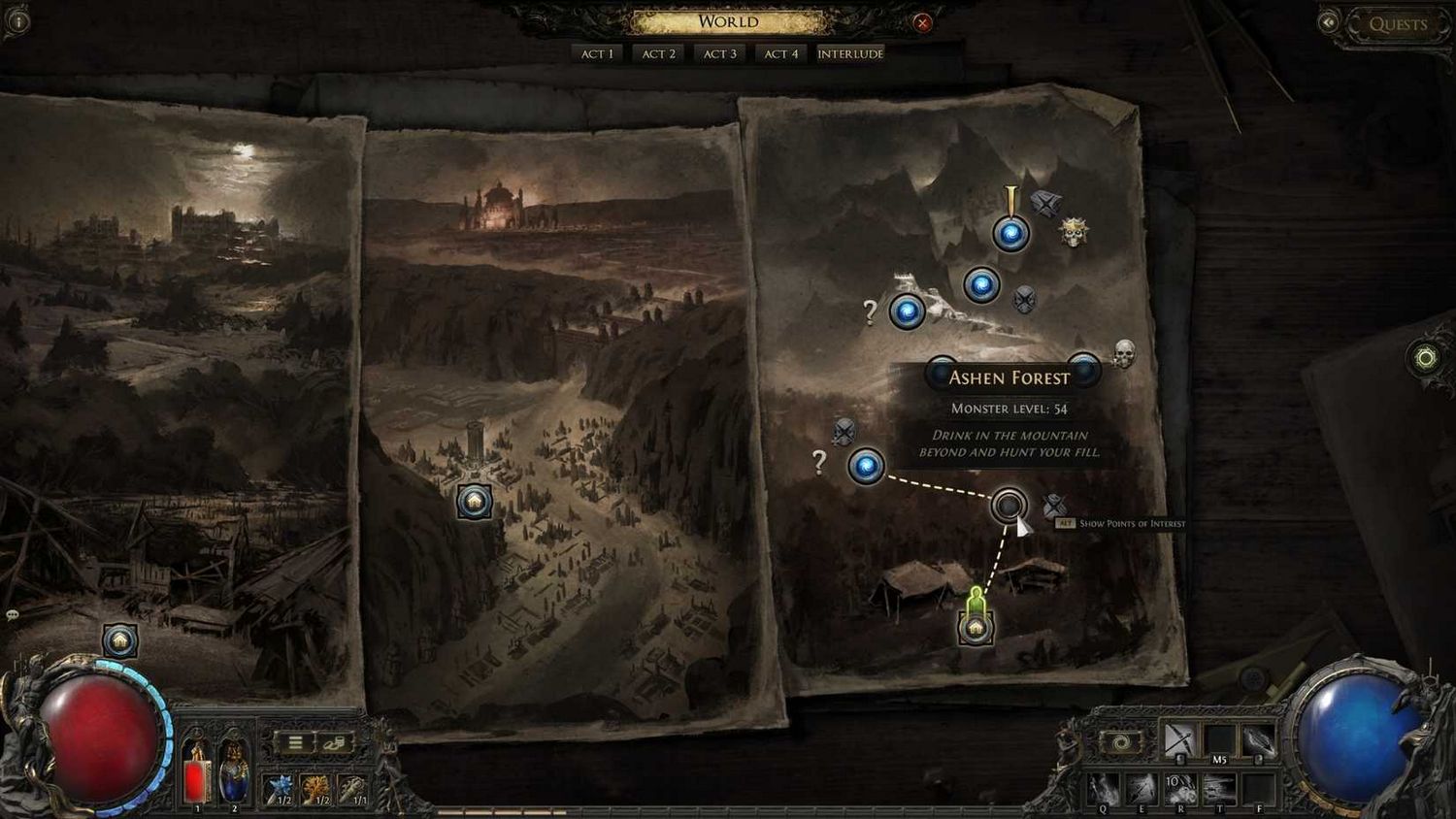Switch to the Act 1 tab
Image resolution: width=1456 pixels, height=819 pixels.
click(x=597, y=54)
